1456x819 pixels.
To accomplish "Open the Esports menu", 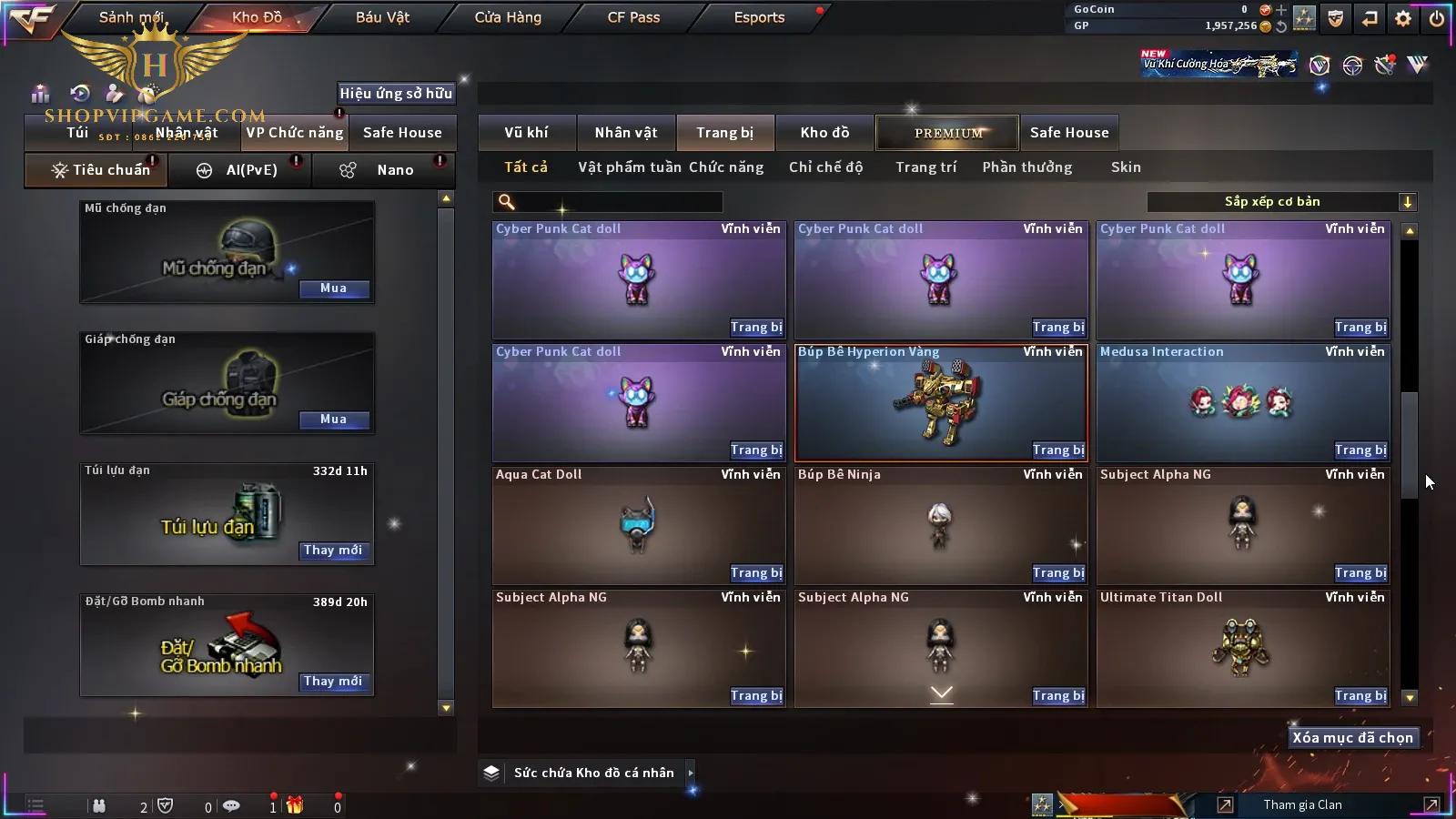I will coord(759,17).
